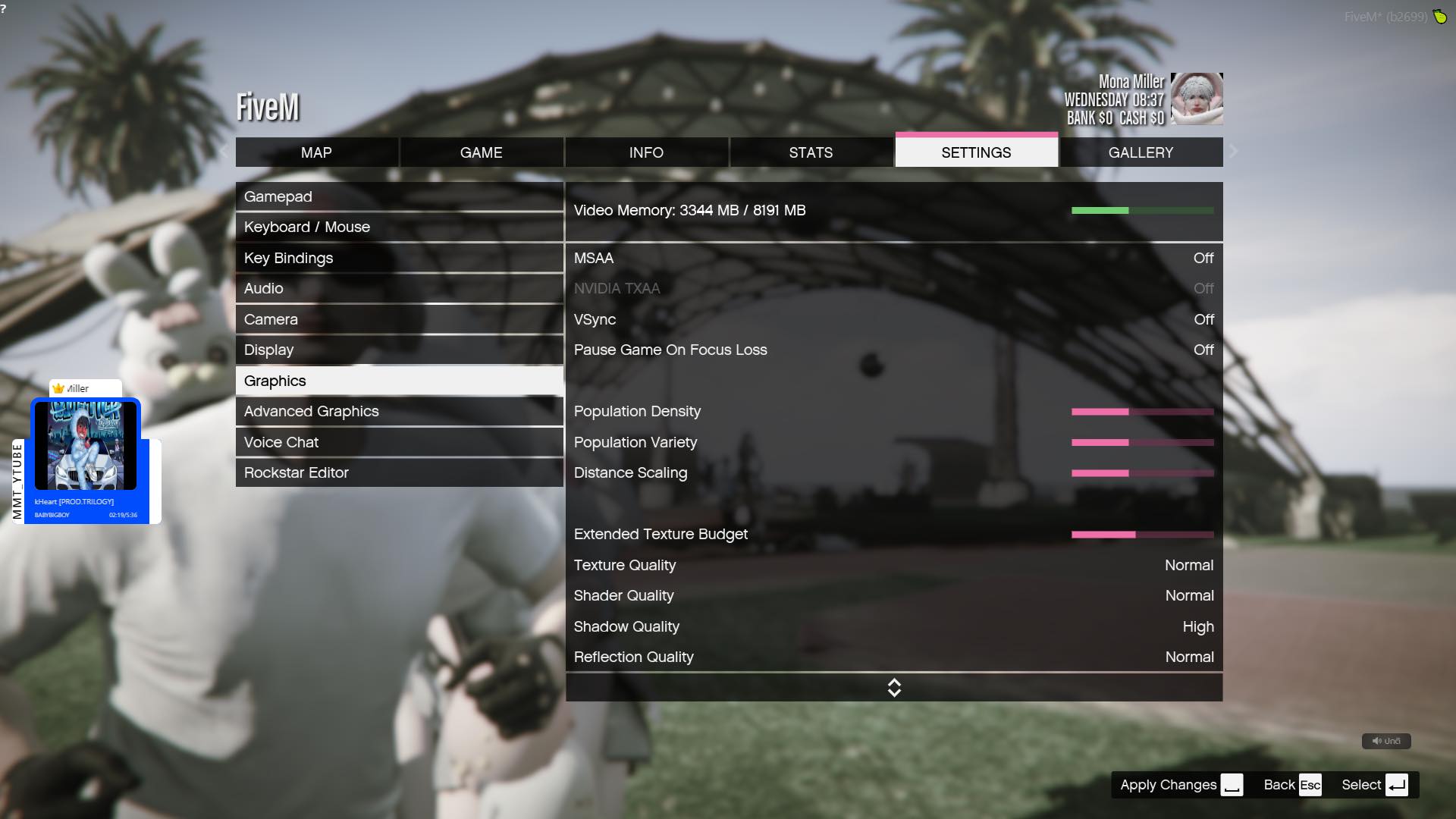1456x819 pixels.
Task: Click Mona Miller's profile picture
Action: (1198, 99)
